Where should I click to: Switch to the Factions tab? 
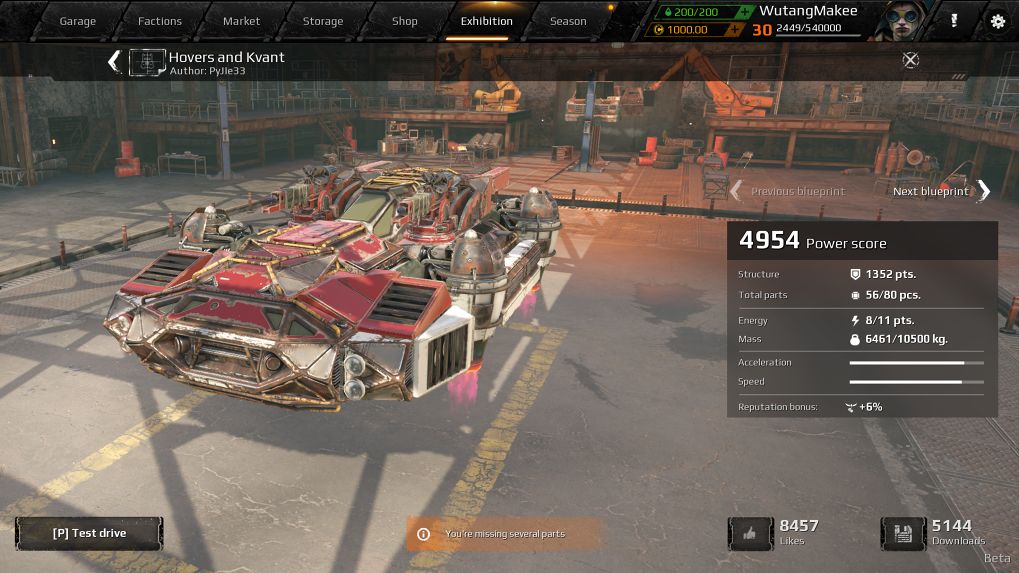click(160, 21)
